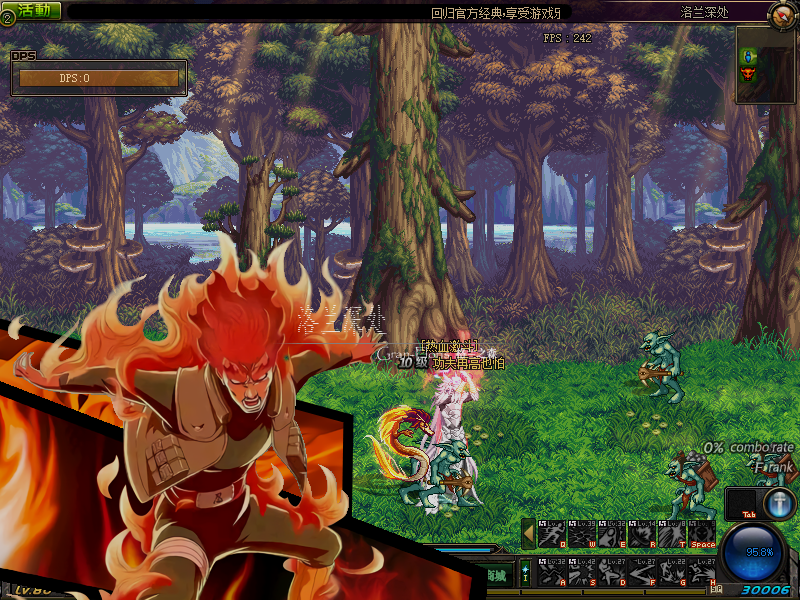The height and width of the screenshot is (600, 800).
Task: Use the G slot skill
Action: tap(672, 573)
